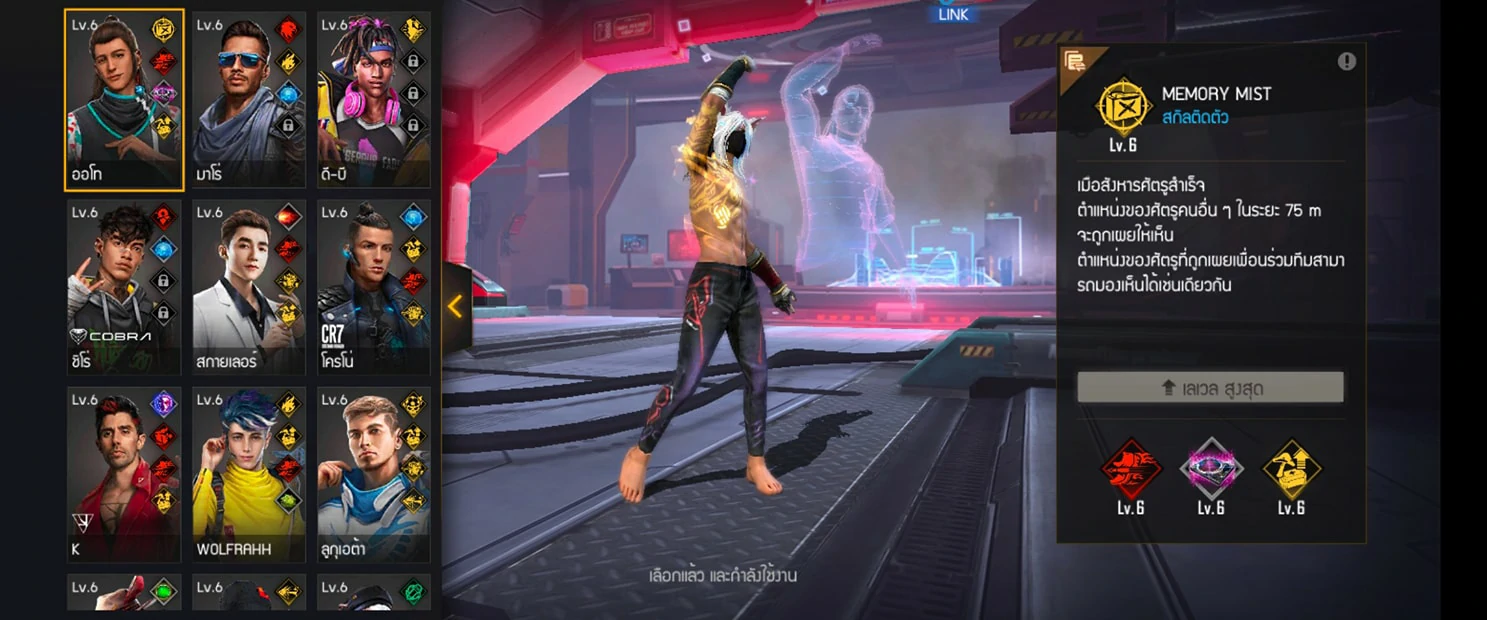The height and width of the screenshot is (620, 1487).
Task: Choose the มาโร character with sunglasses
Action: [235, 100]
